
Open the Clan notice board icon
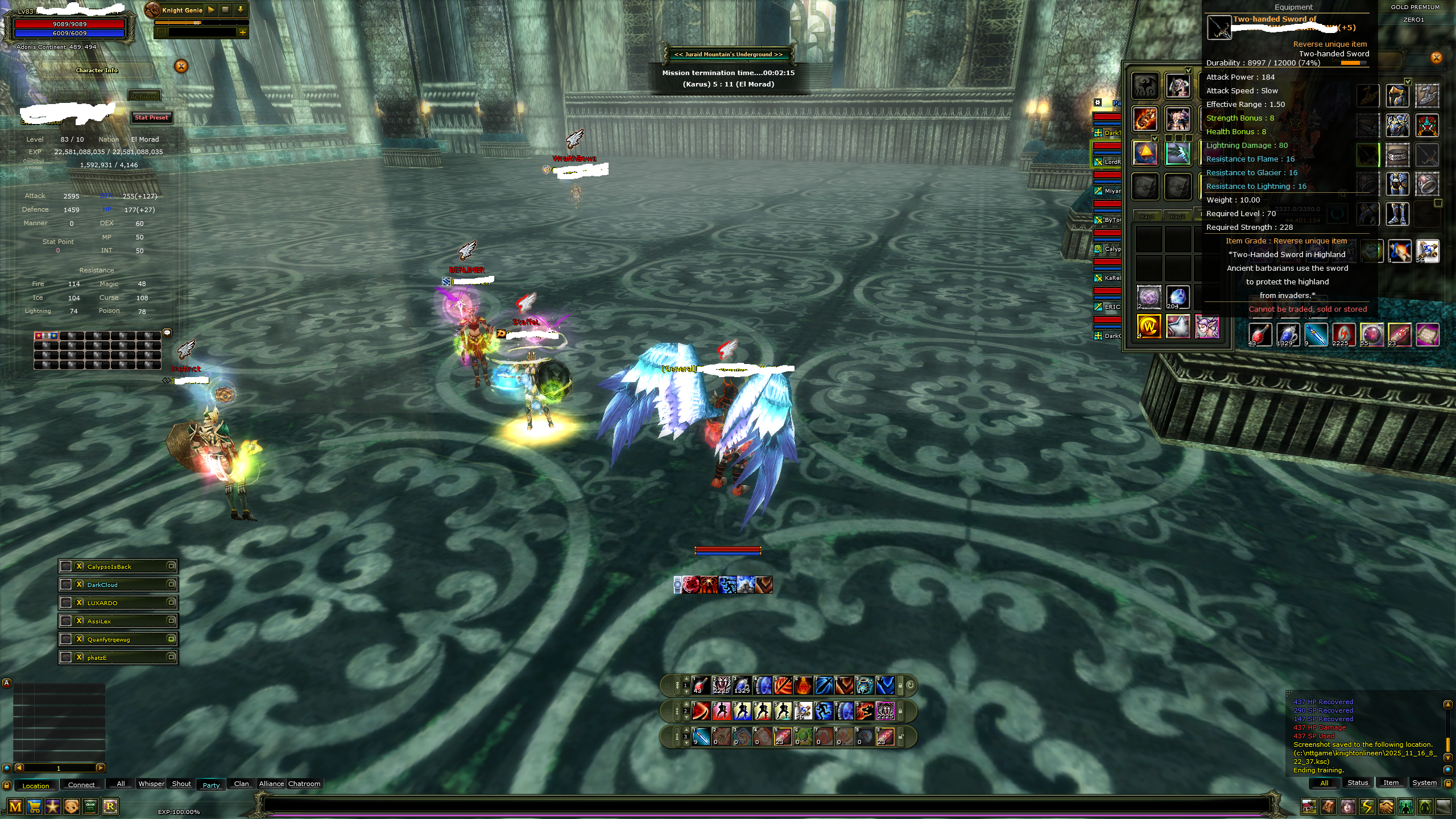(x=90, y=806)
